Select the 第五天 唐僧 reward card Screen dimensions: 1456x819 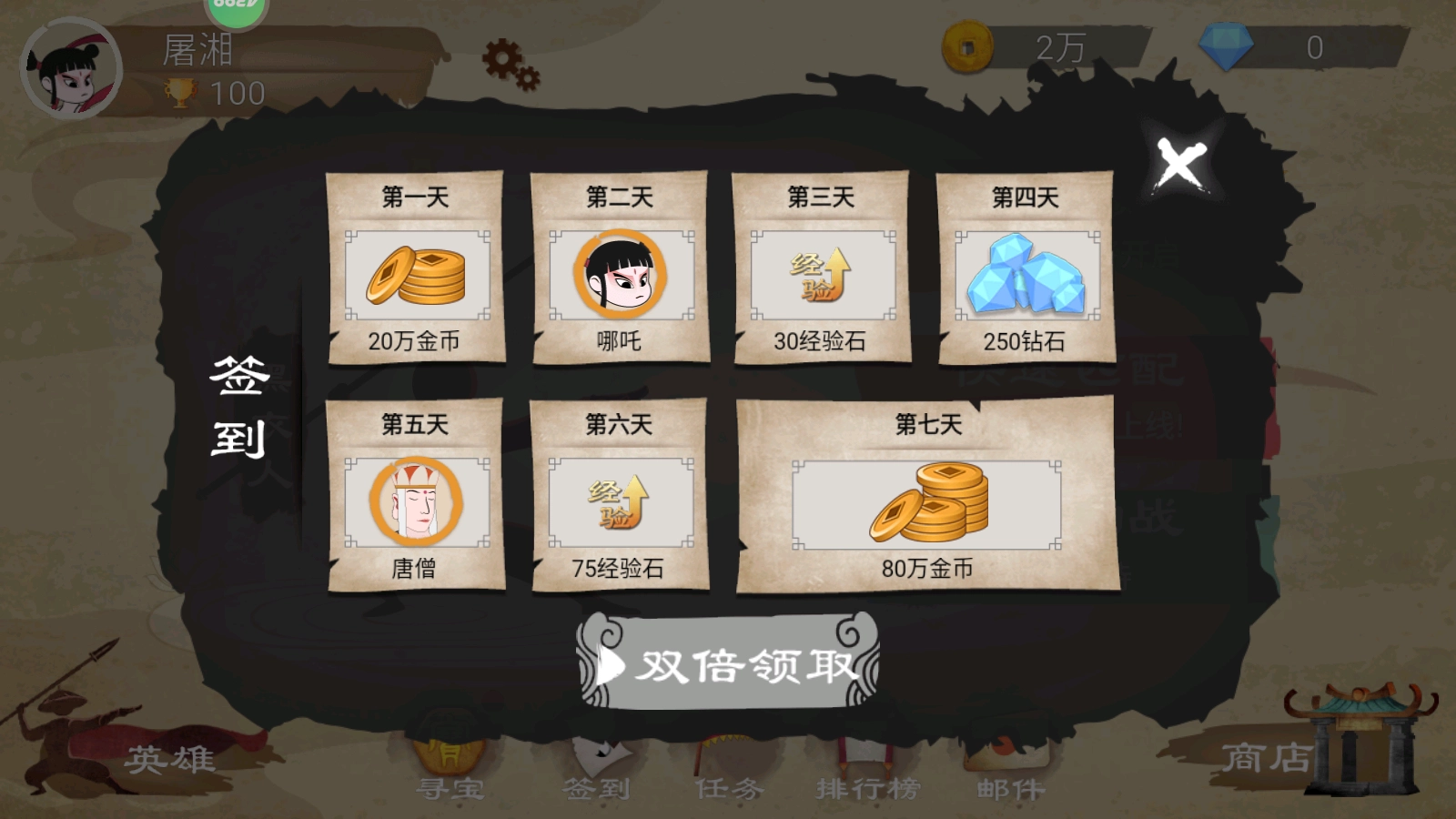pyautogui.click(x=414, y=496)
